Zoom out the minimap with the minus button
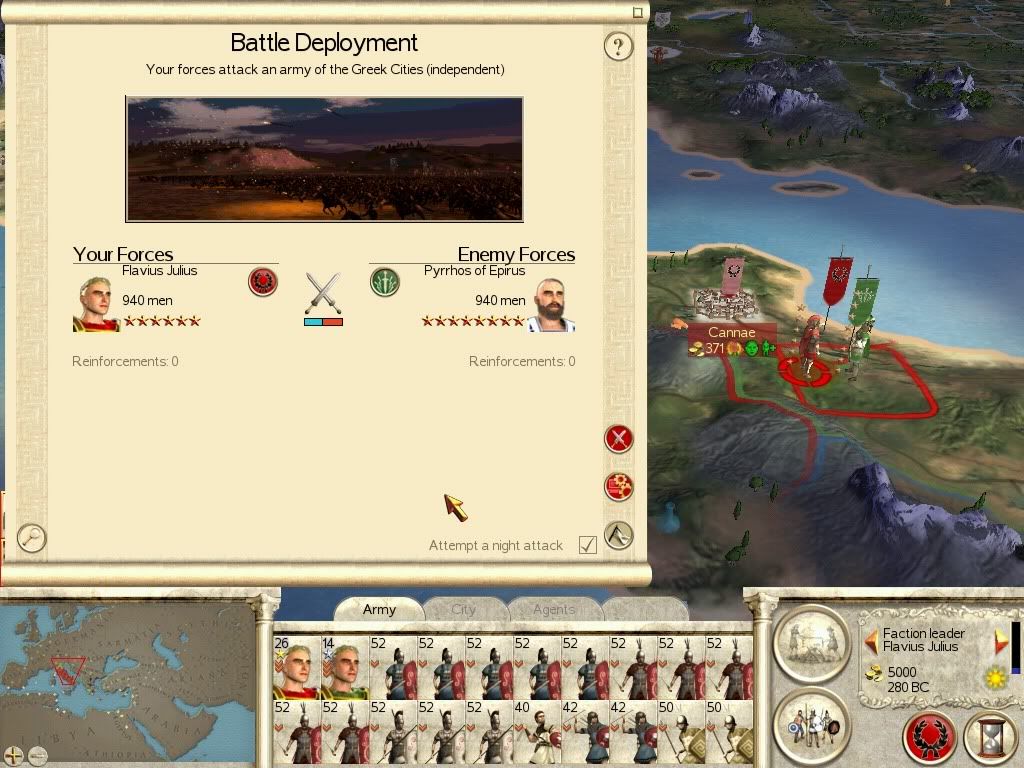This screenshot has width=1024, height=768. pyautogui.click(x=37, y=755)
